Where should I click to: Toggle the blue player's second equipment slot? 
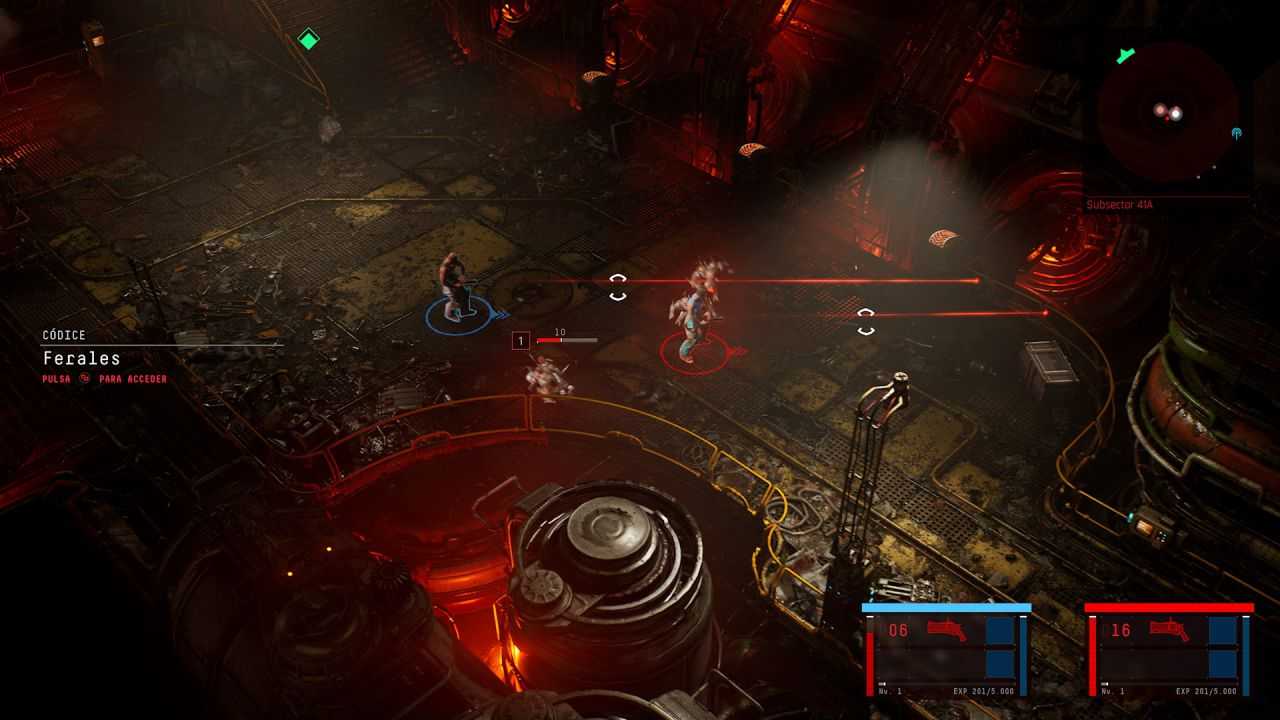(1001, 662)
